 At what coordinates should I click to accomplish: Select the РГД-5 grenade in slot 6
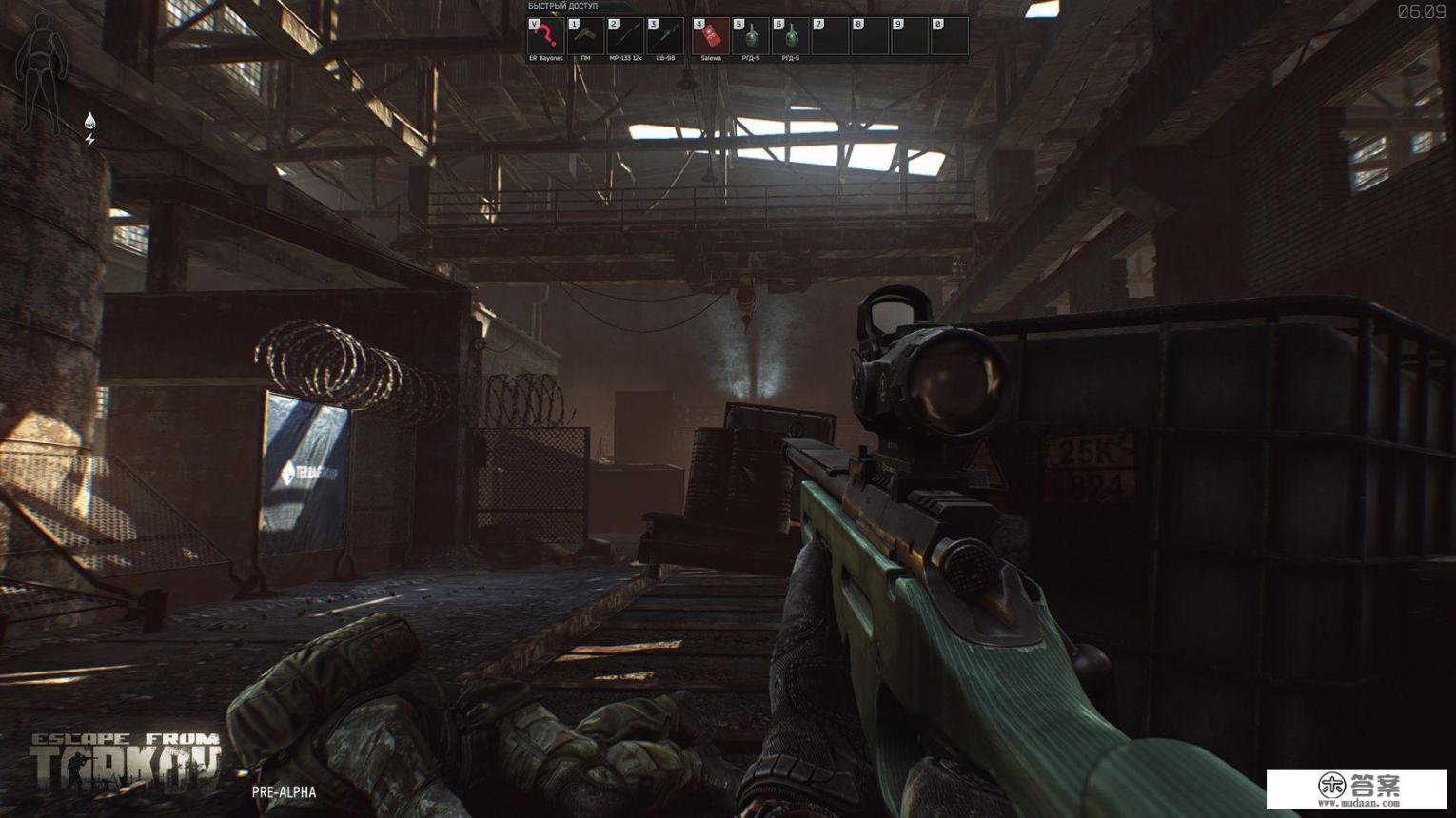point(791,36)
